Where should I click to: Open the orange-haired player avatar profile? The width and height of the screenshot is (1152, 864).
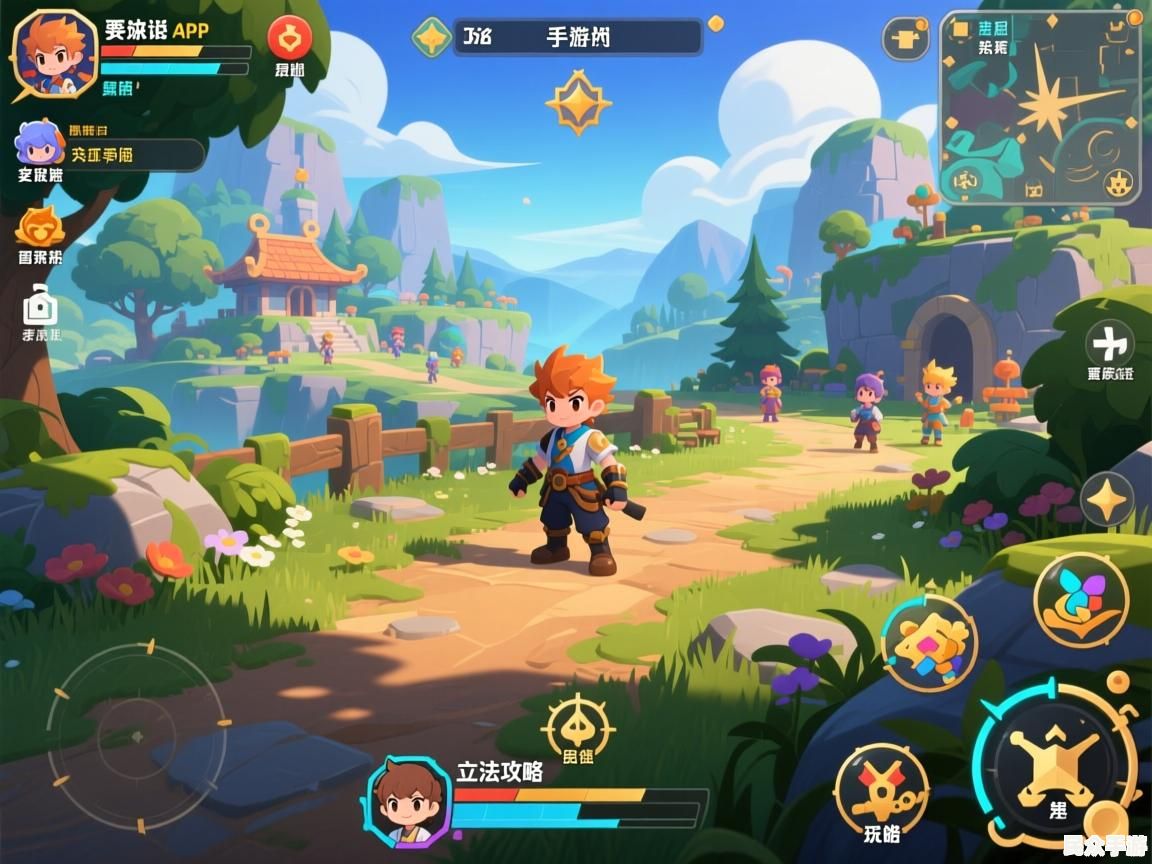pyautogui.click(x=56, y=53)
